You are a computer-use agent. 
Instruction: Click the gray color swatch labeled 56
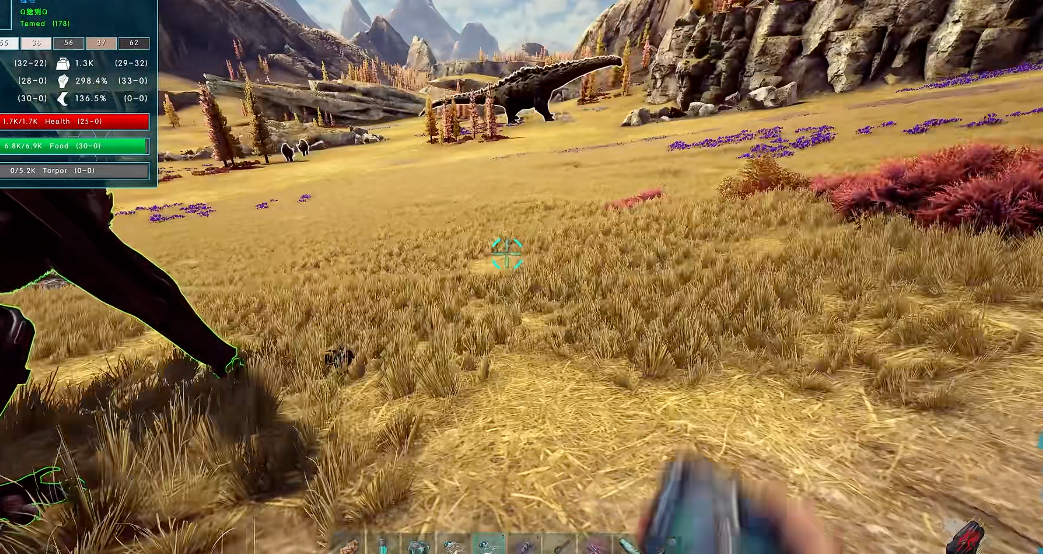[69, 43]
